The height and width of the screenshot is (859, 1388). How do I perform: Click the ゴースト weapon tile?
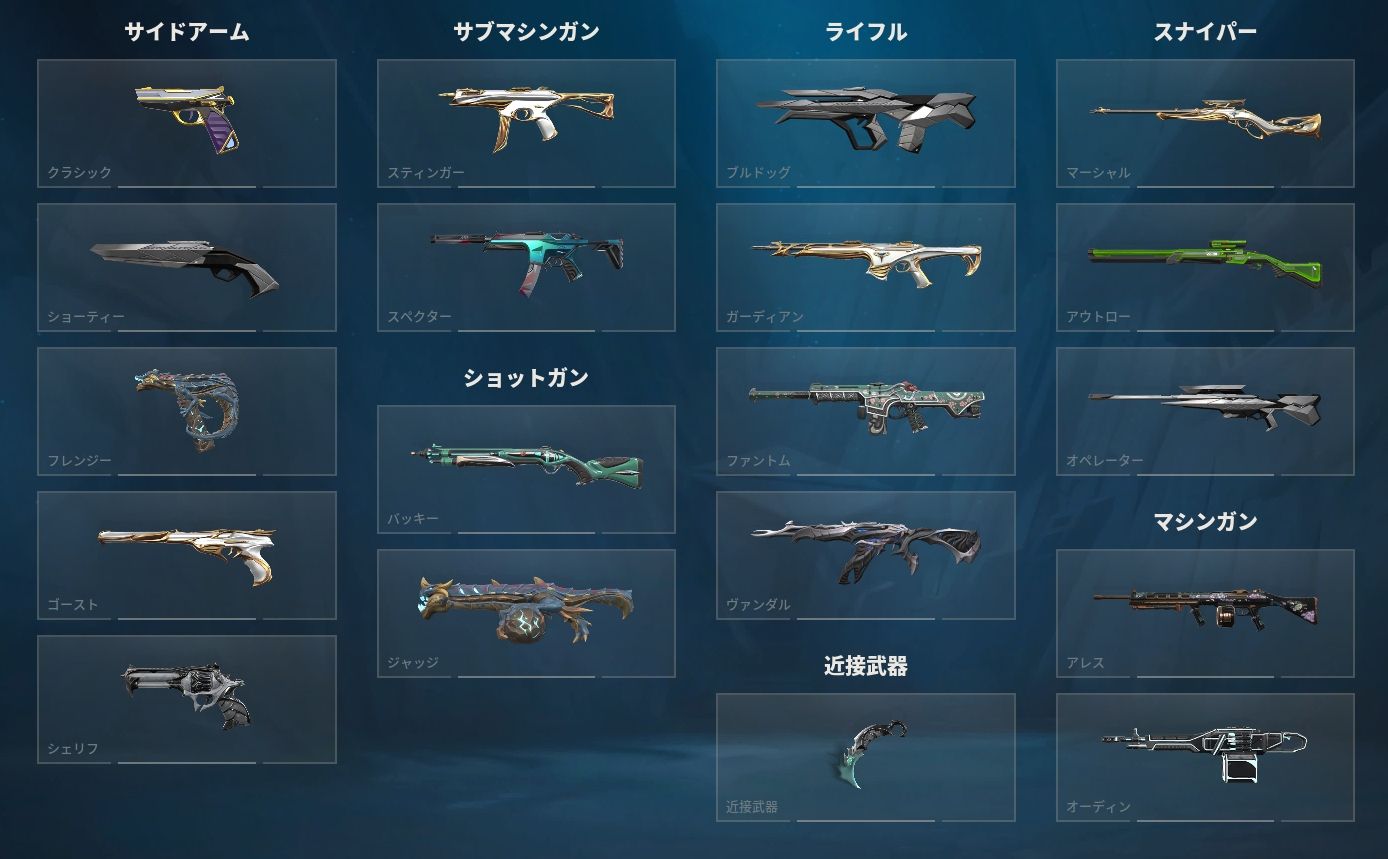[187, 555]
